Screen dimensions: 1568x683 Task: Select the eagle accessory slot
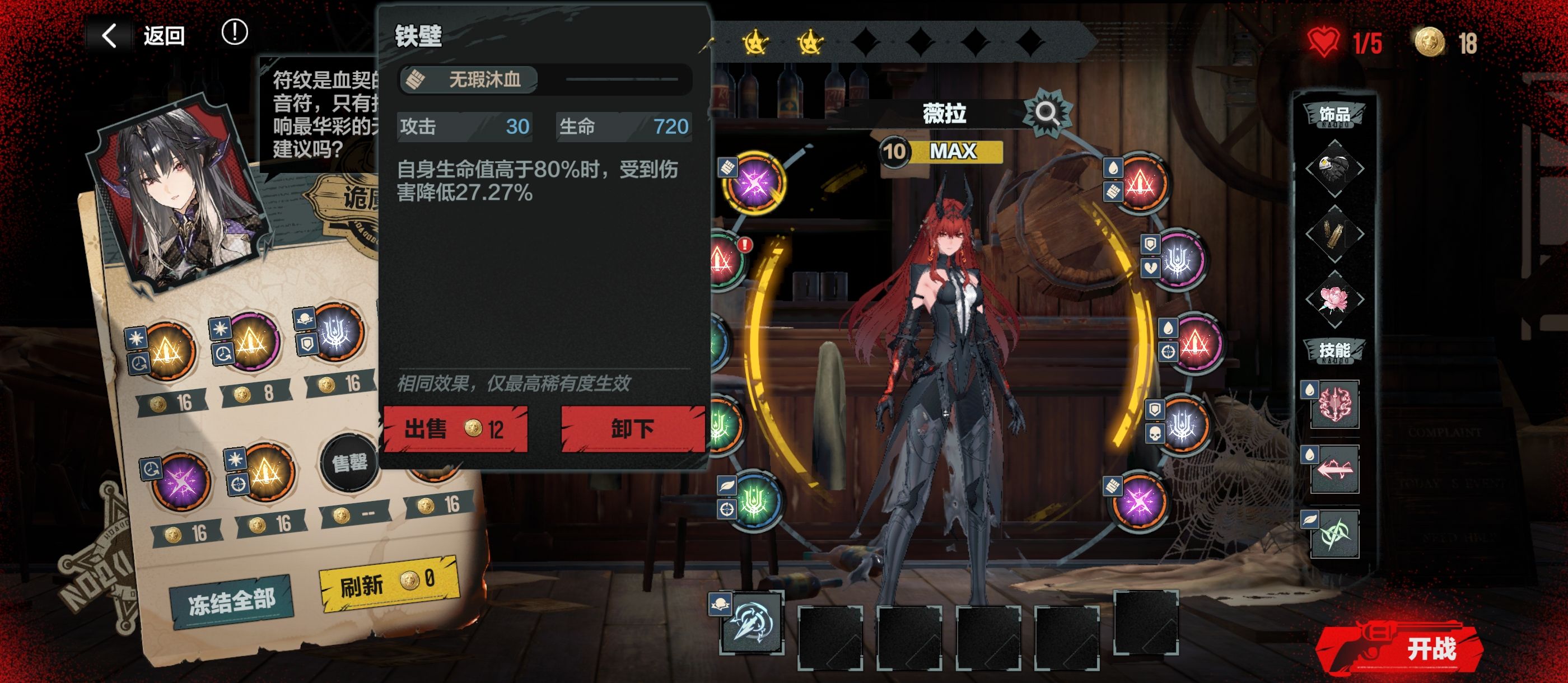[1334, 168]
